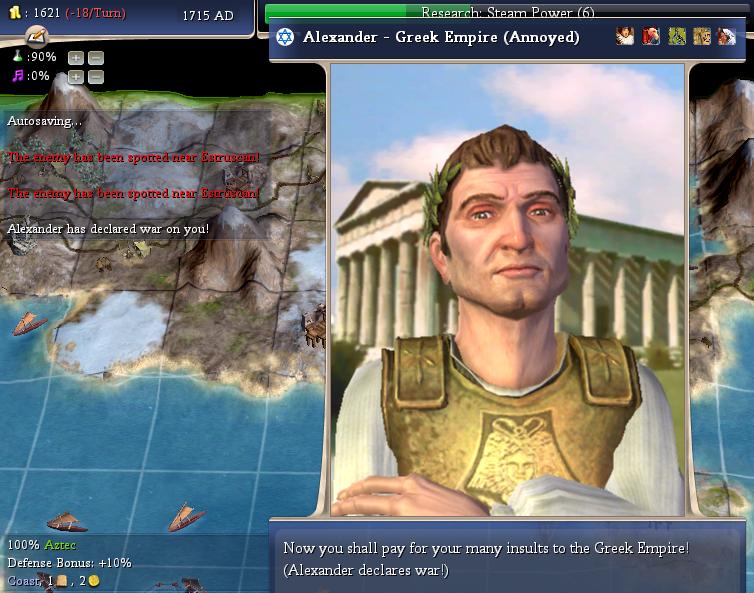Screen dimensions: 754x593
Task: Open the notepad log button
Action: 36,36
